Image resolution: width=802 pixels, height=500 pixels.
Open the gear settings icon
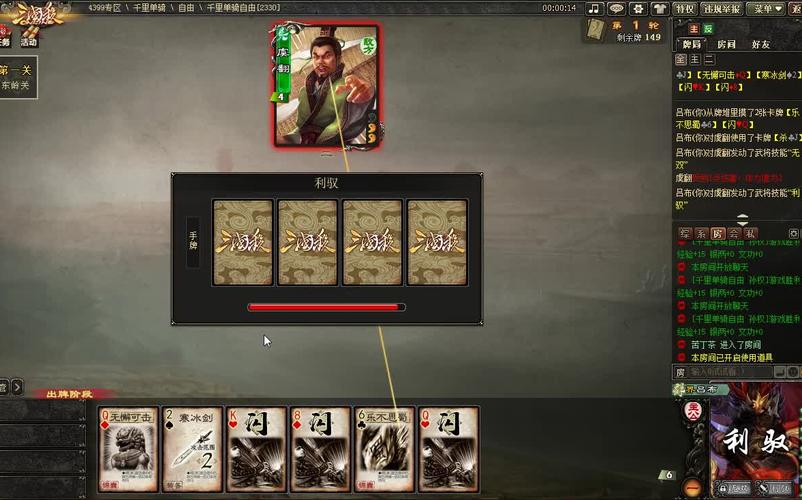click(637, 8)
